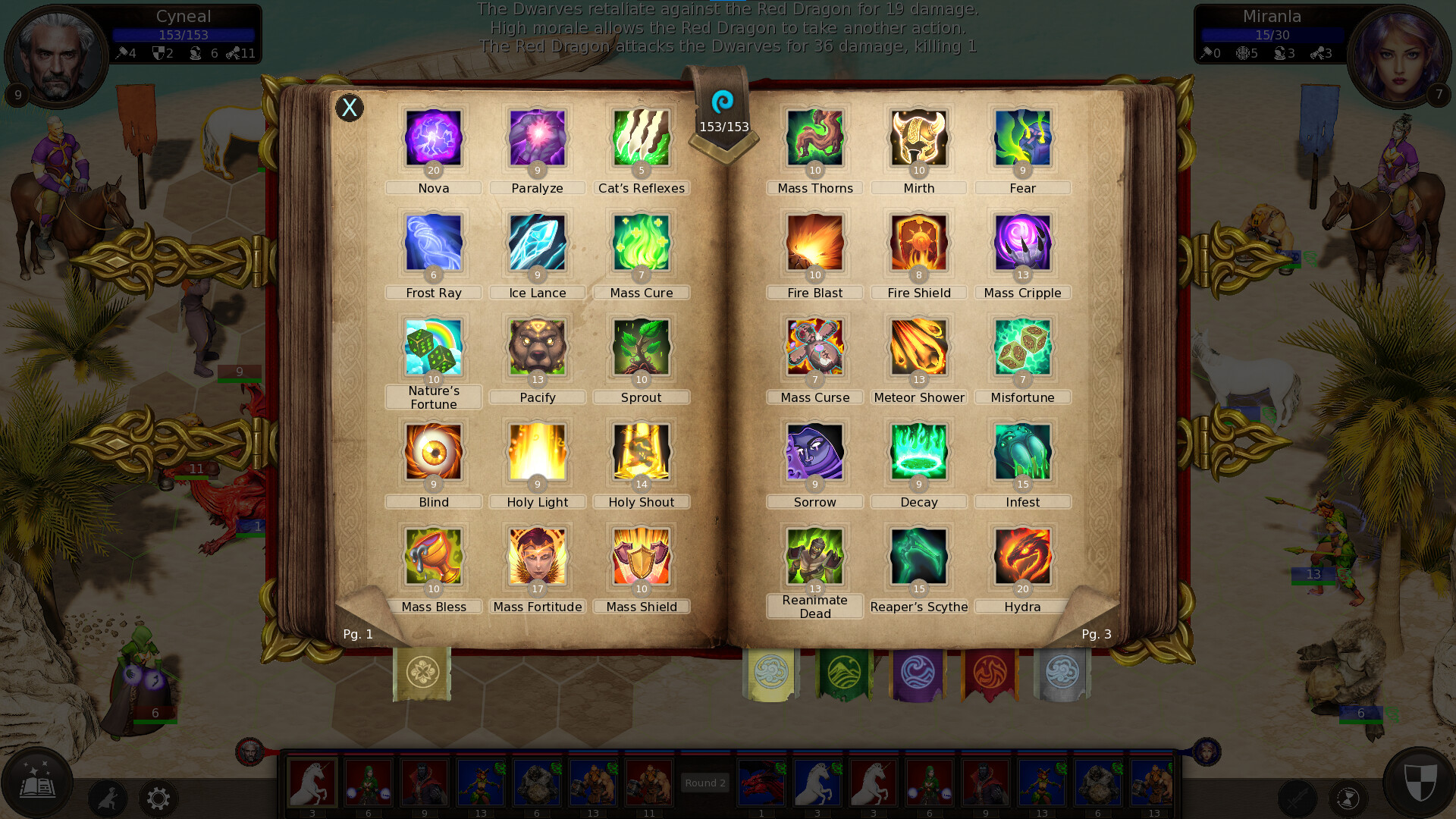Open the green nature school banner
Screen dimensions: 1456x819
(x=844, y=673)
